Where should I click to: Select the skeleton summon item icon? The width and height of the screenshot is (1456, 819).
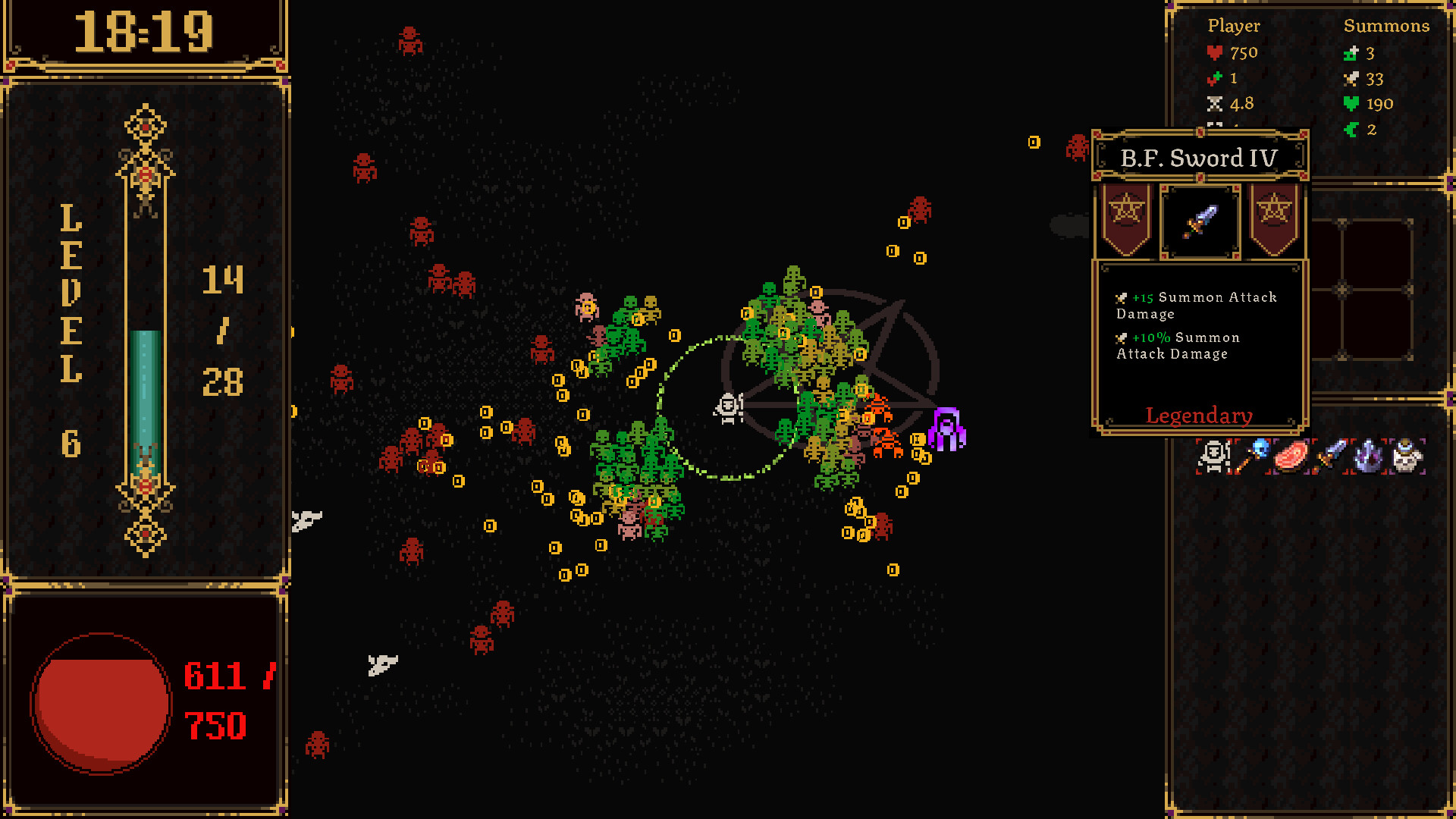[x=1214, y=457]
